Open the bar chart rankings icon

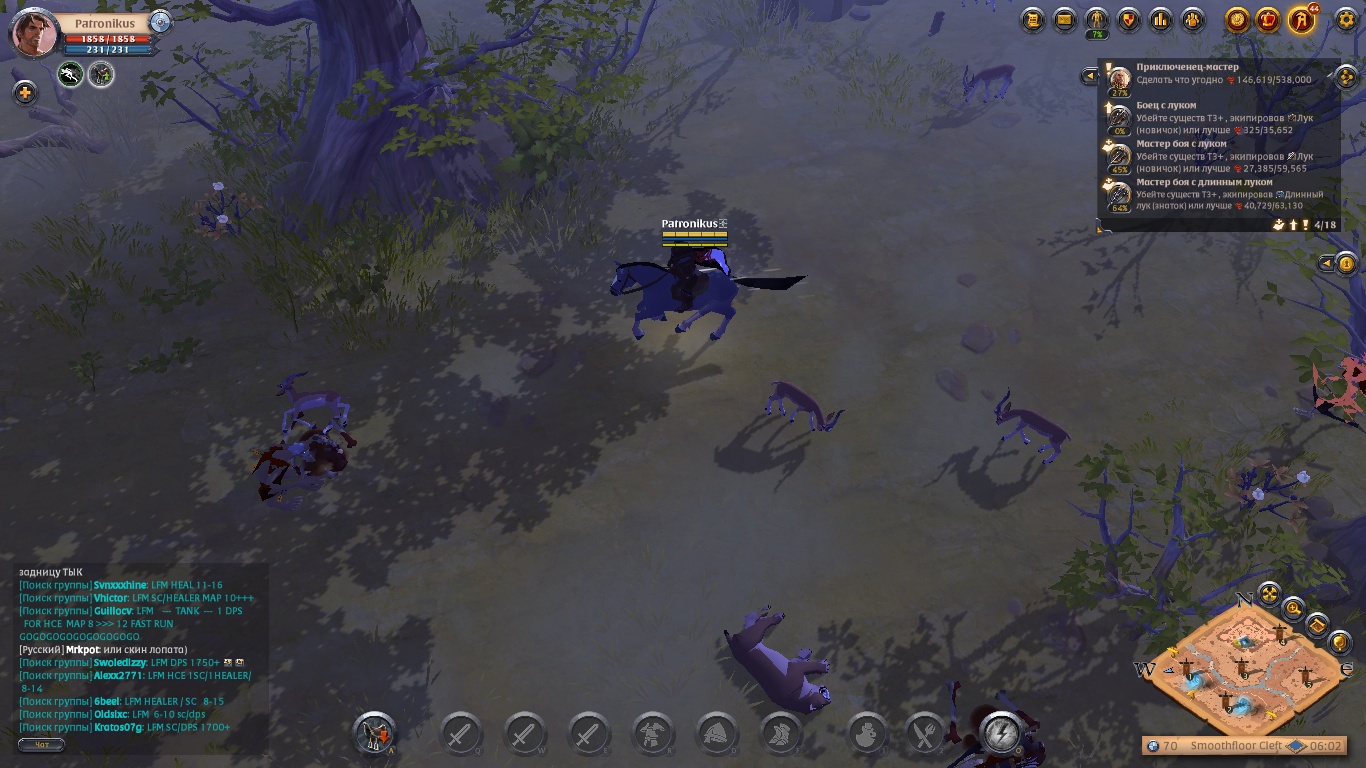point(1161,19)
